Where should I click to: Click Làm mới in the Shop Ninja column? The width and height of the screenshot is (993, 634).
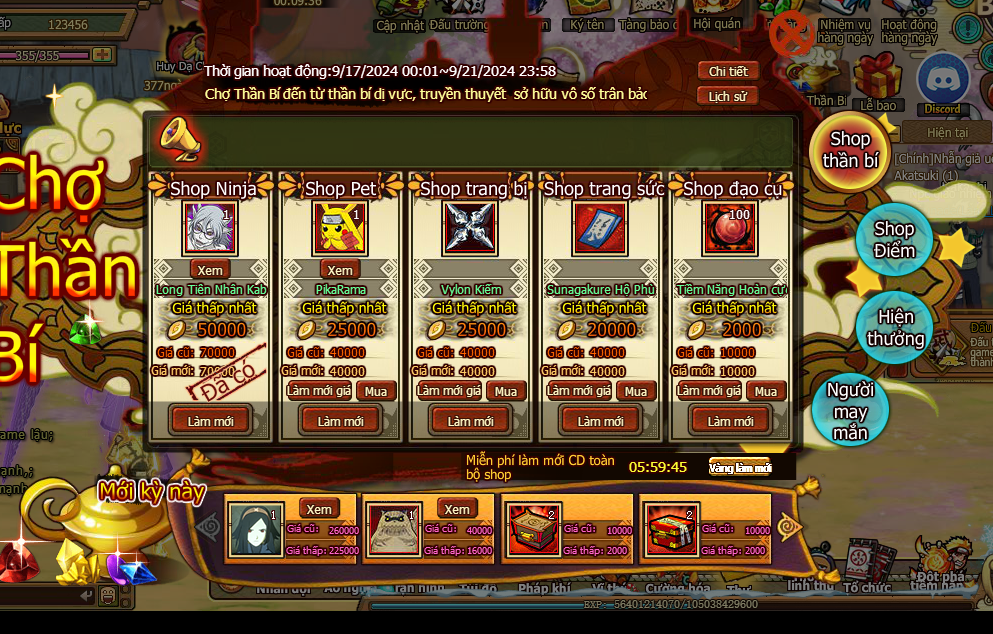point(210,421)
